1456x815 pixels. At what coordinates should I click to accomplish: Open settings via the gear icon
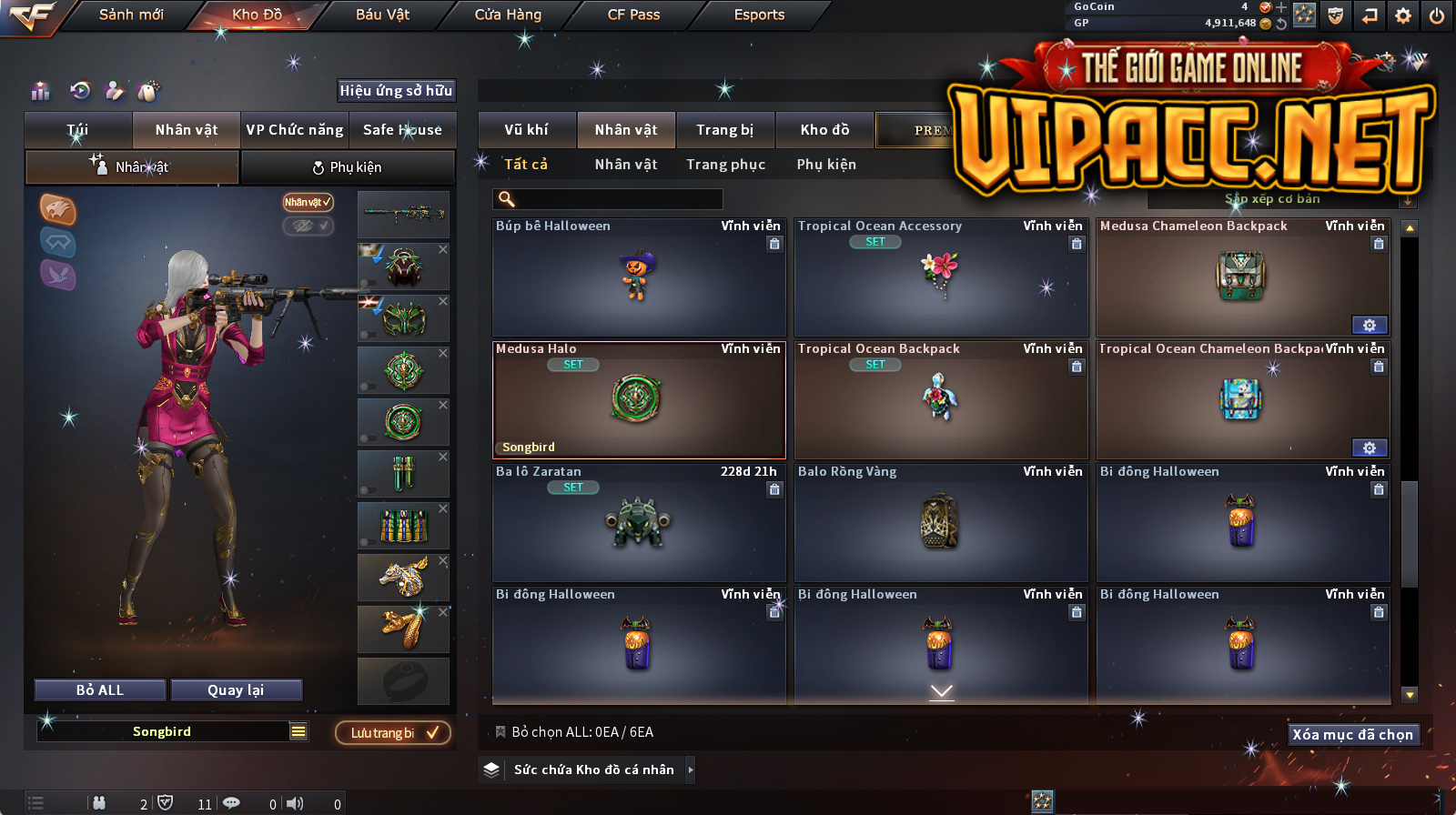[x=1403, y=15]
